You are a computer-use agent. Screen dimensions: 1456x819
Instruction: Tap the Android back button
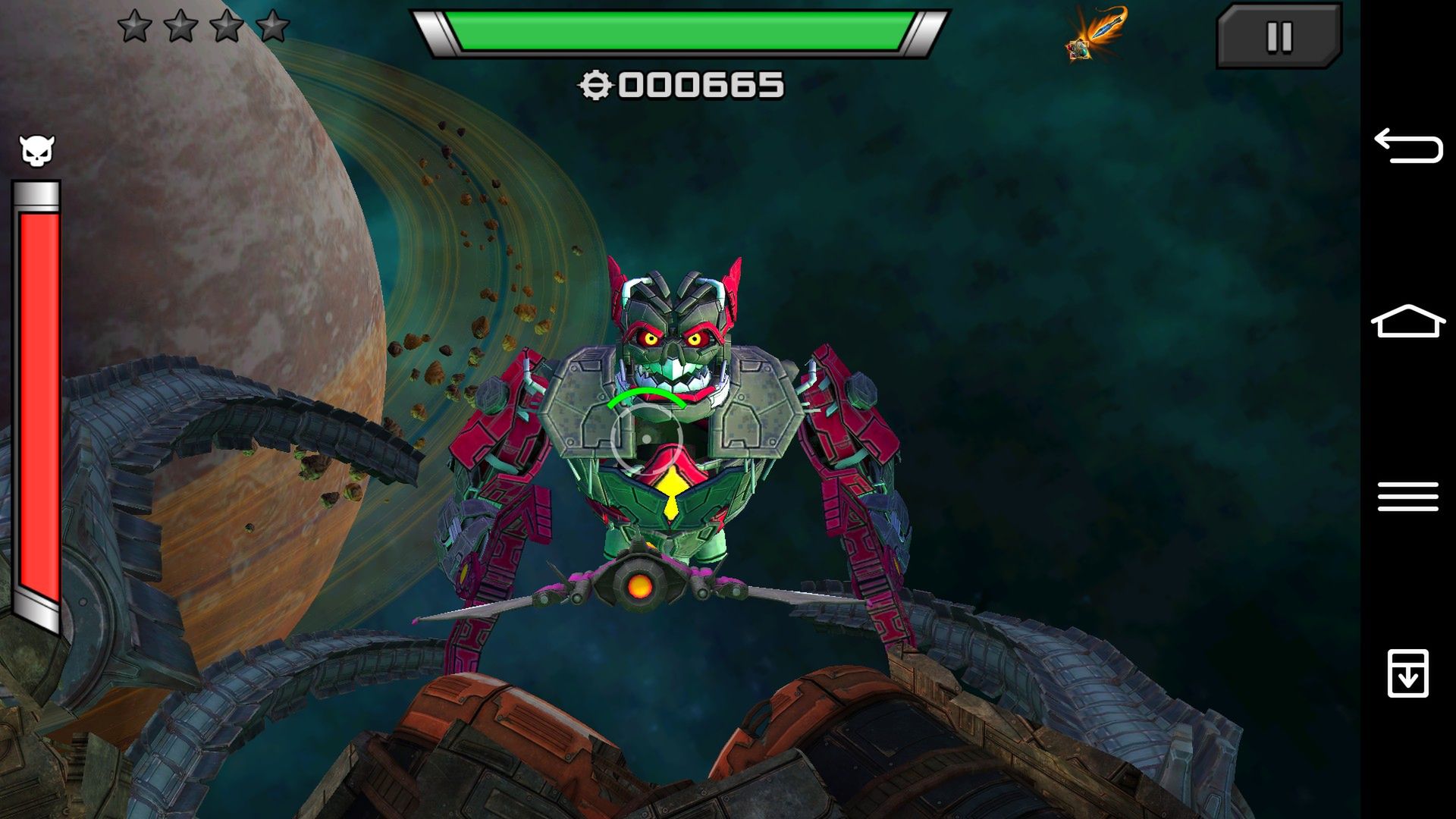(1407, 146)
